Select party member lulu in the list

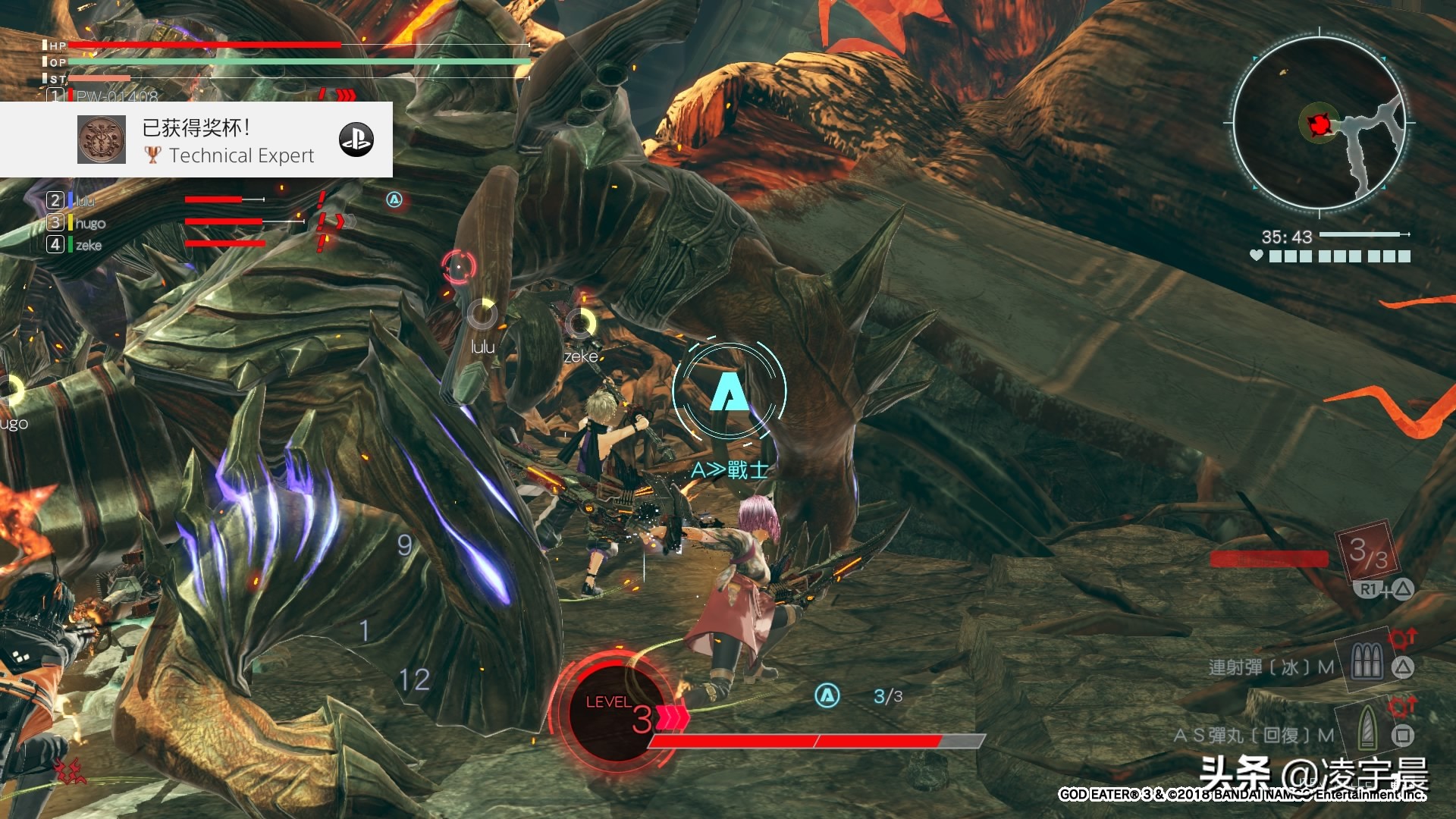(85, 200)
